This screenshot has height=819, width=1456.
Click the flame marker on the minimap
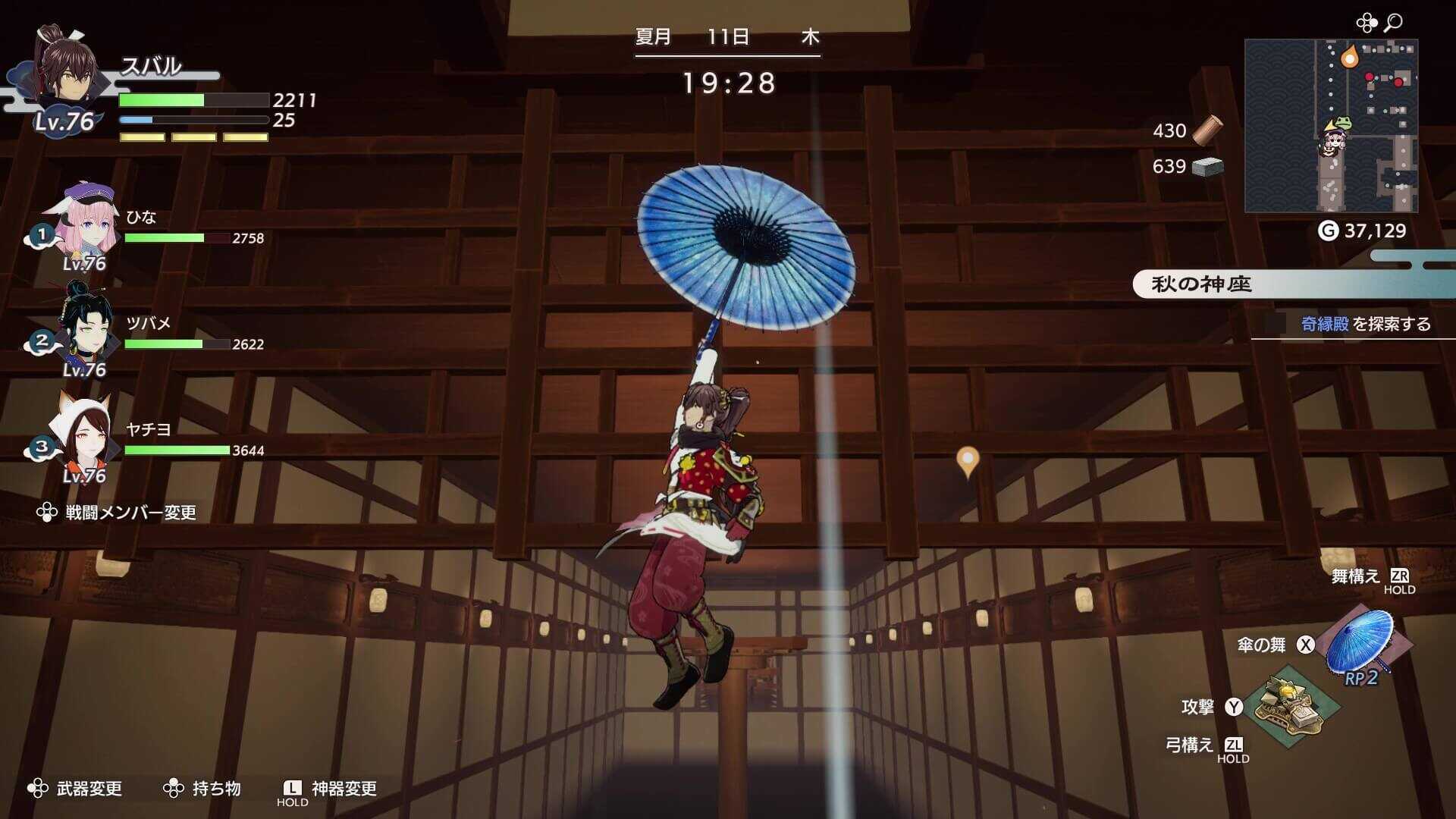click(x=1351, y=57)
